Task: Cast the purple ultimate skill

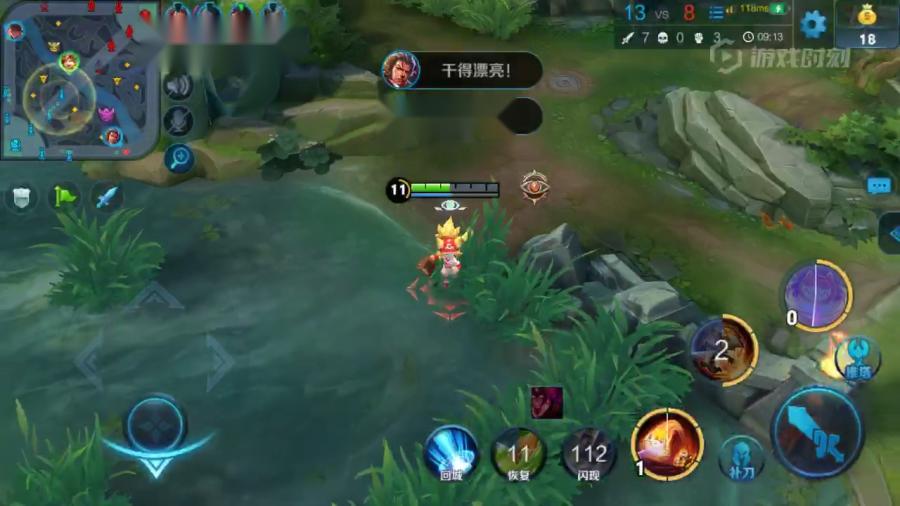Action: point(816,294)
